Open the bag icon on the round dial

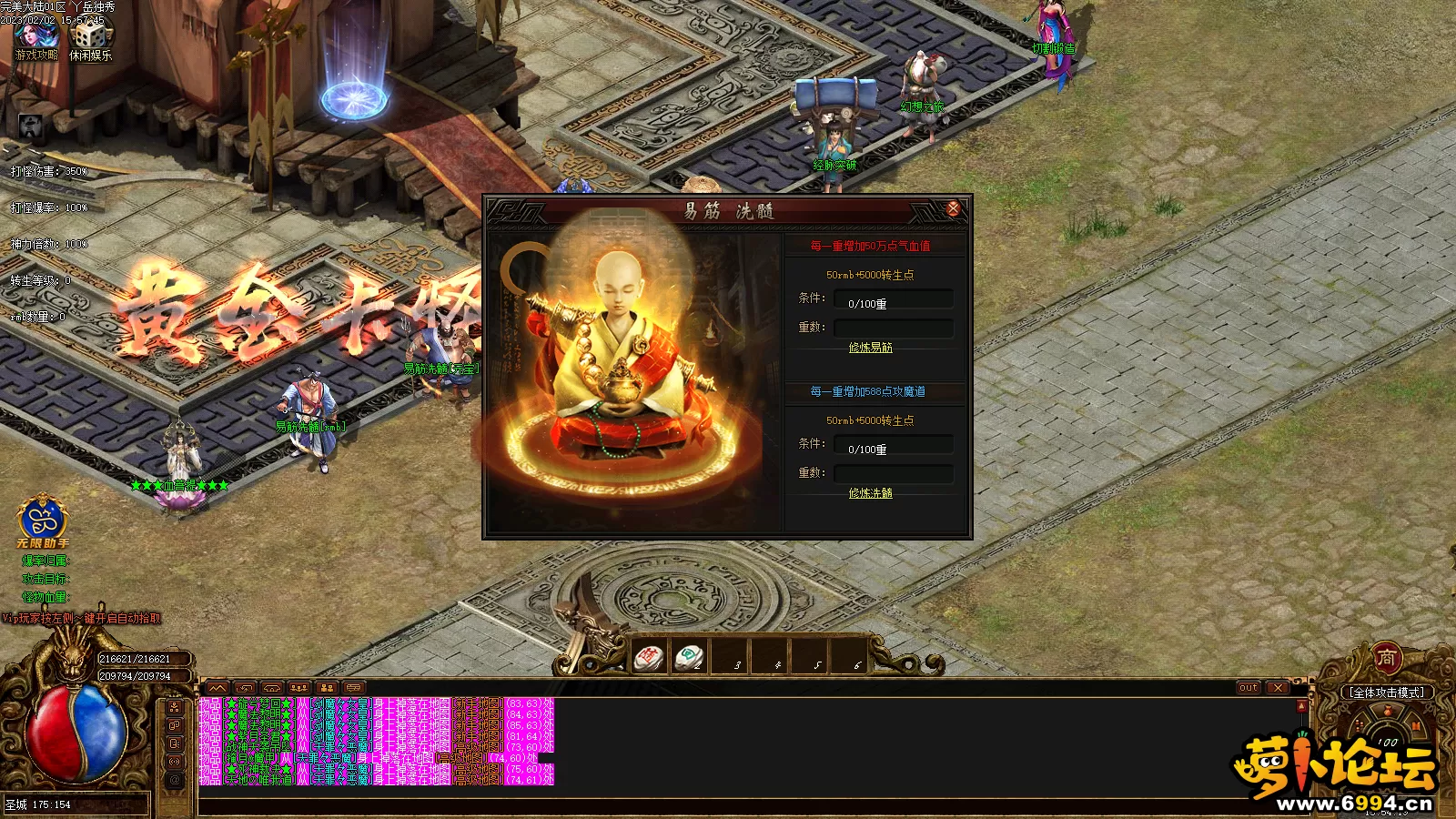[x=1388, y=713]
